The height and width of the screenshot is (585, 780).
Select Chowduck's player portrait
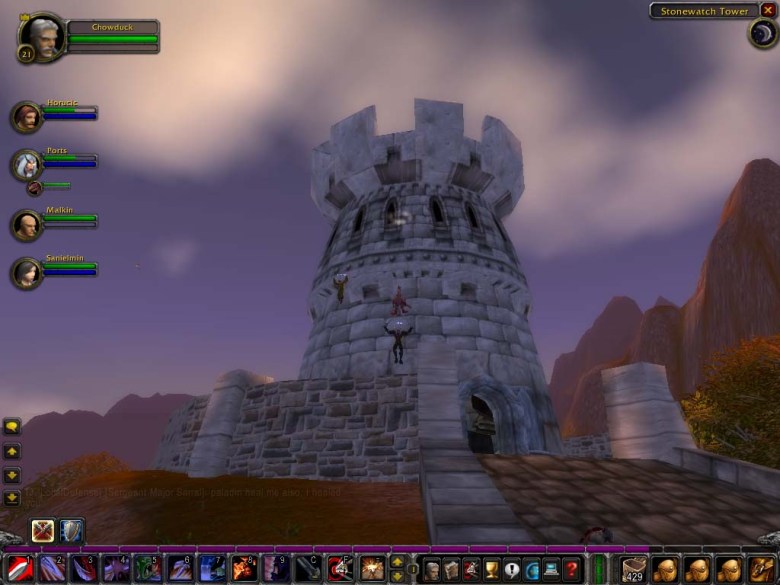click(42, 38)
